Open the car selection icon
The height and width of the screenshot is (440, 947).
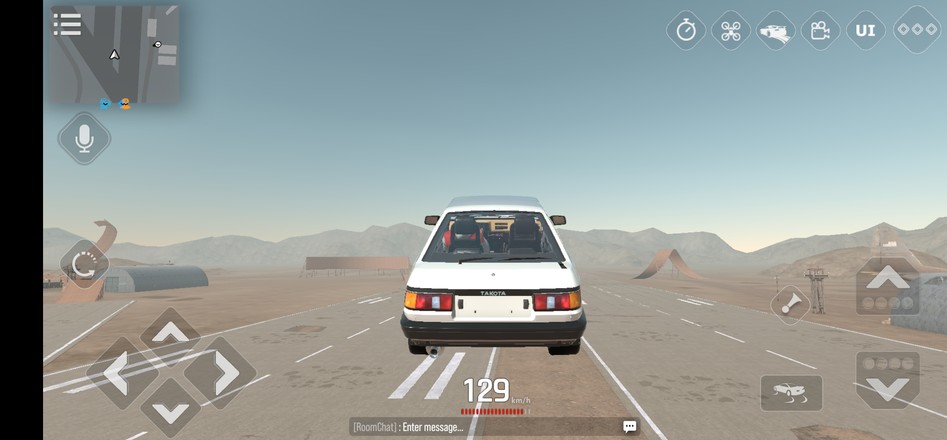click(x=775, y=31)
